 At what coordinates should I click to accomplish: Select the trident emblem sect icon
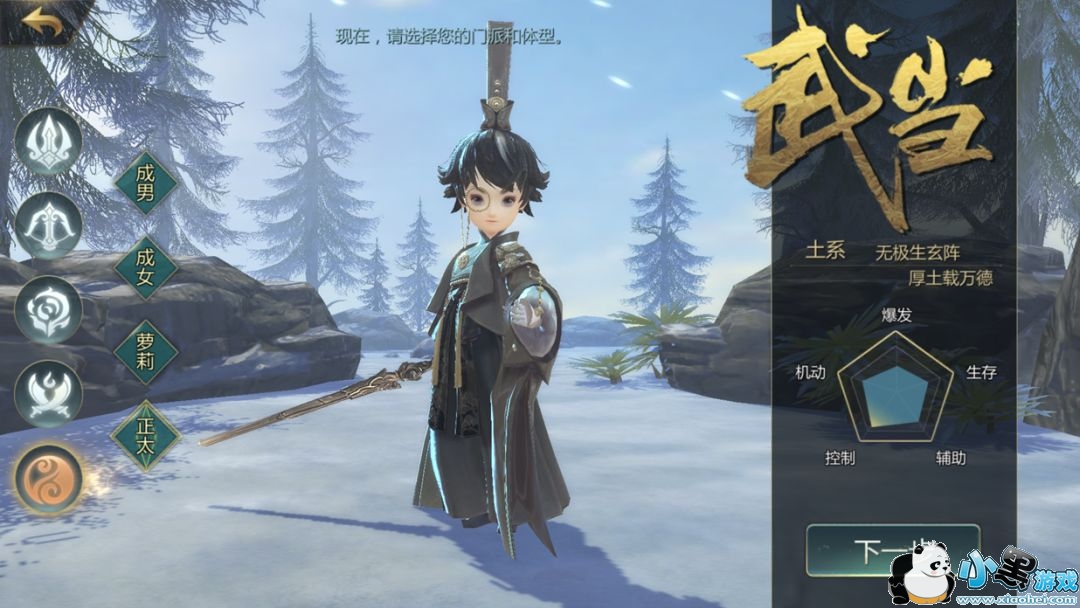[48, 141]
